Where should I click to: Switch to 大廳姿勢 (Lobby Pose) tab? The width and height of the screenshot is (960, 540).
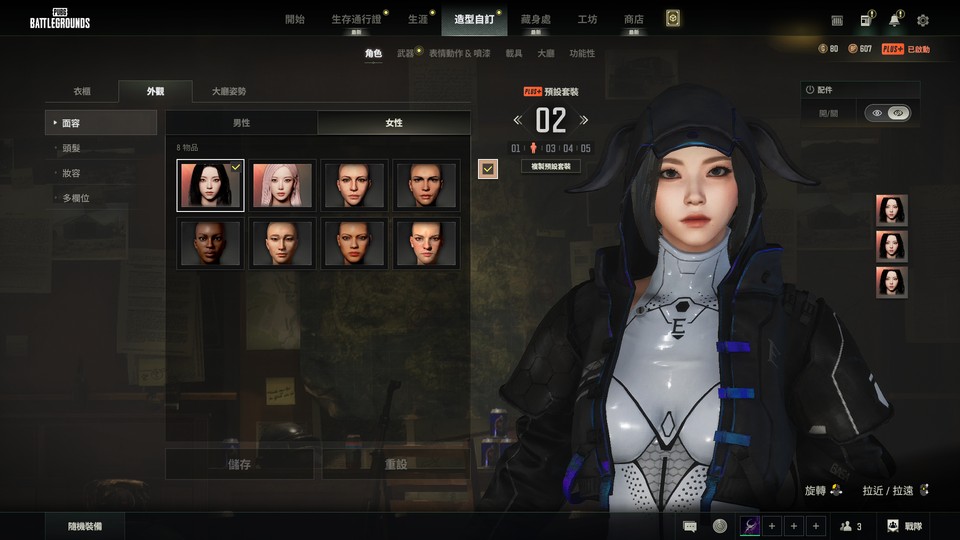click(228, 91)
